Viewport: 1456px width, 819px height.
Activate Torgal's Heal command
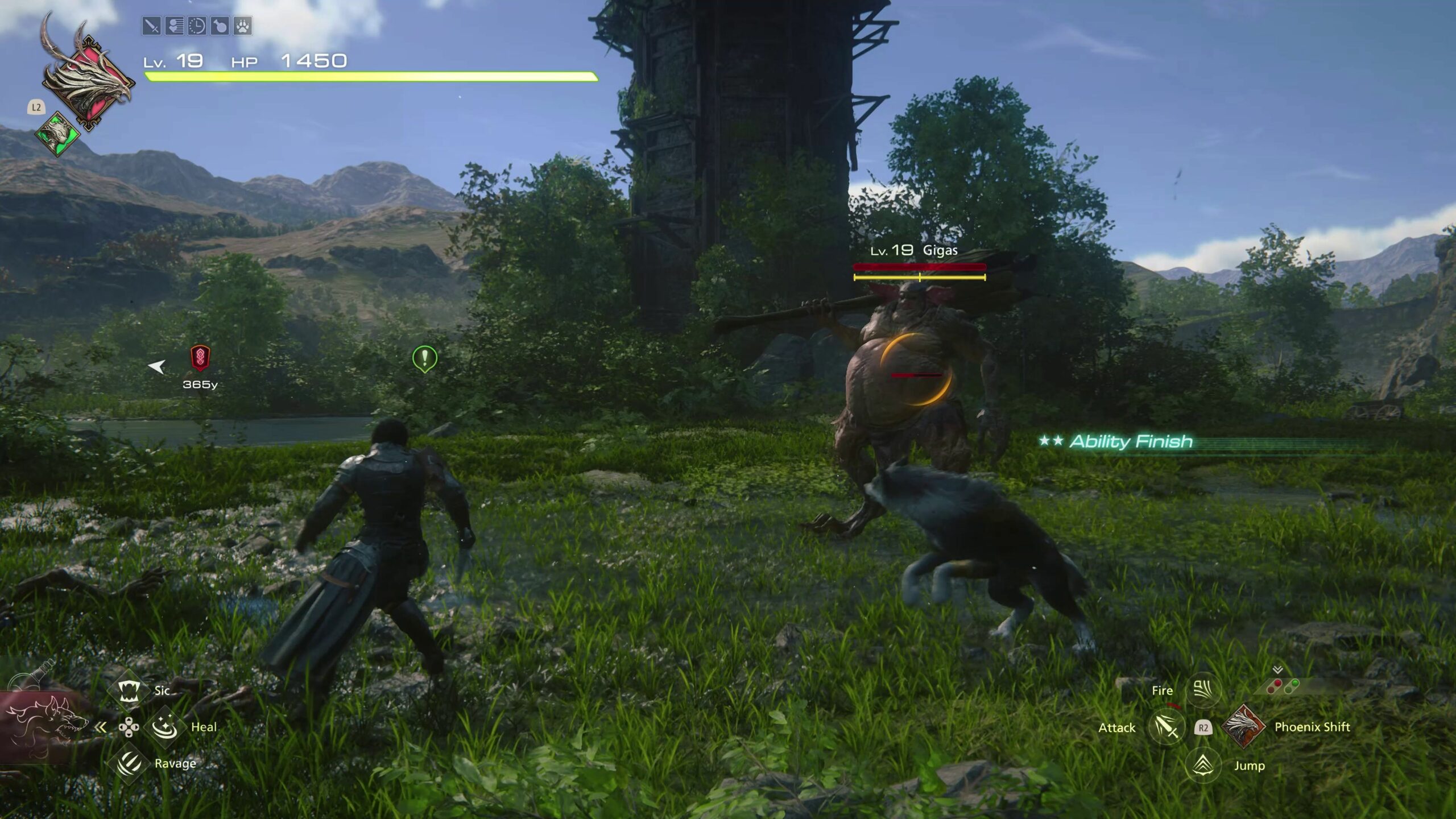point(165,727)
